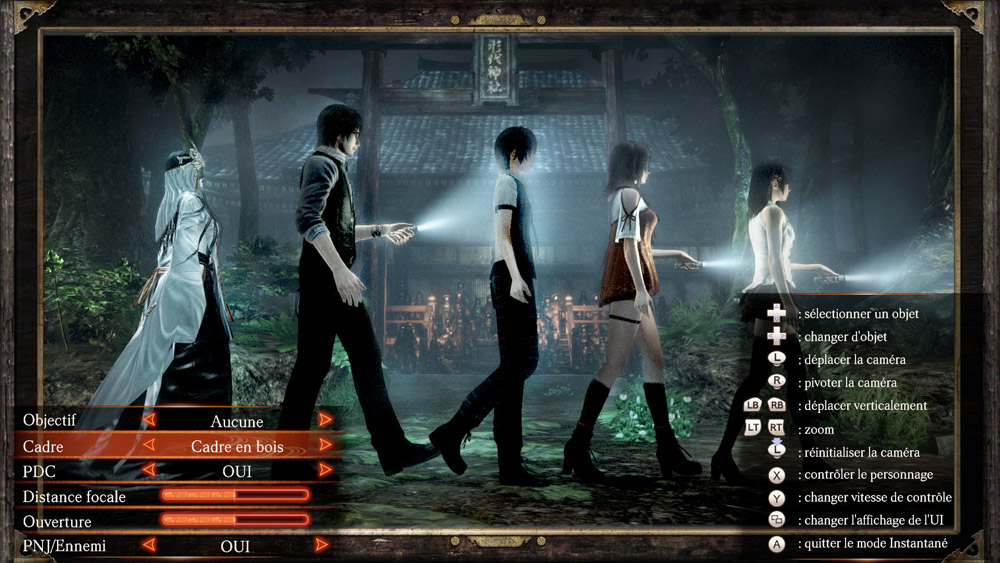Screen dimensions: 1000x563
Task: Adjust the Distance focale slider
Action: pos(235,495)
